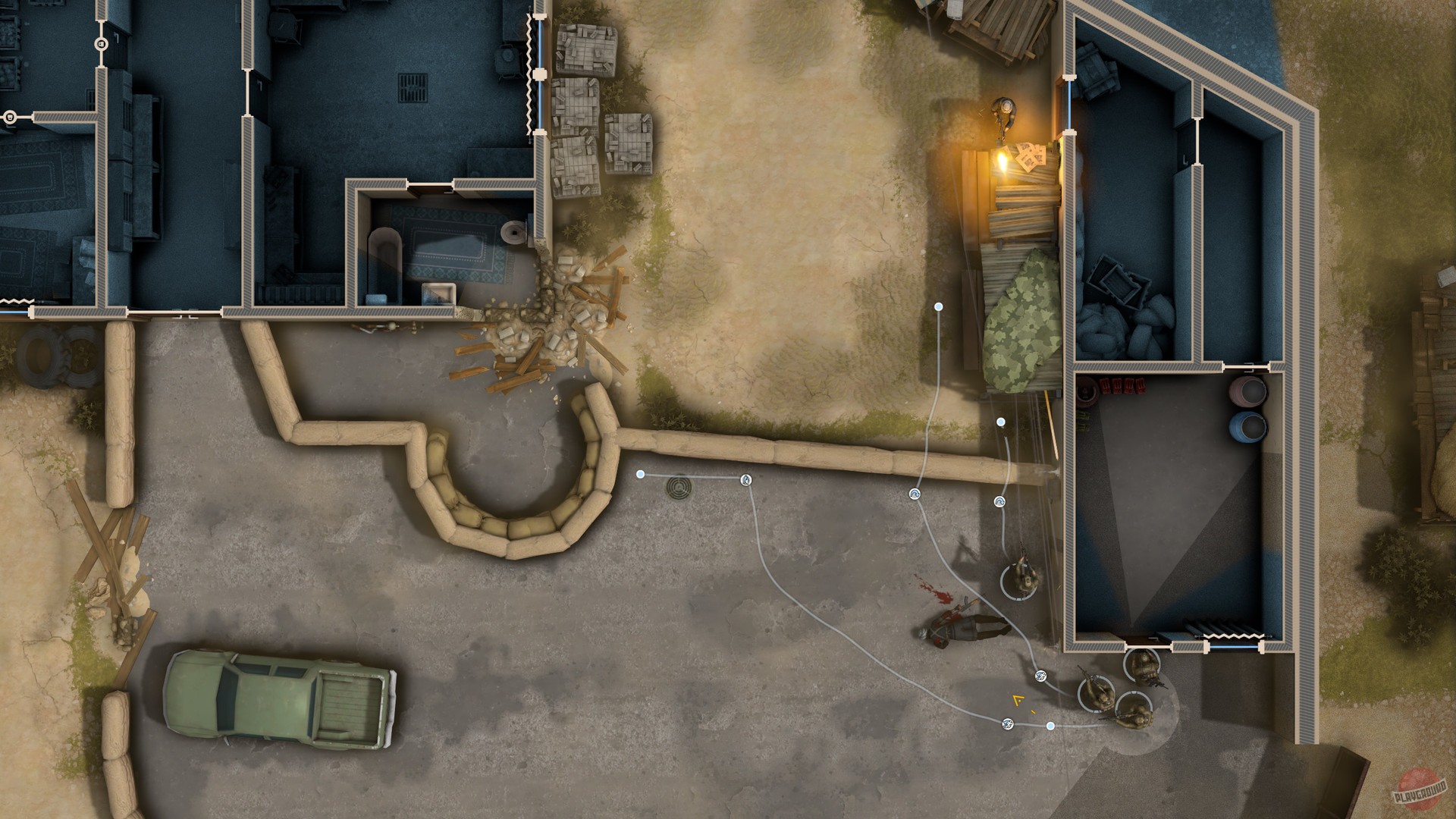Click the waypoint dot between the two sprint icons
Screen dimensions: 1456x819
(1049, 724)
